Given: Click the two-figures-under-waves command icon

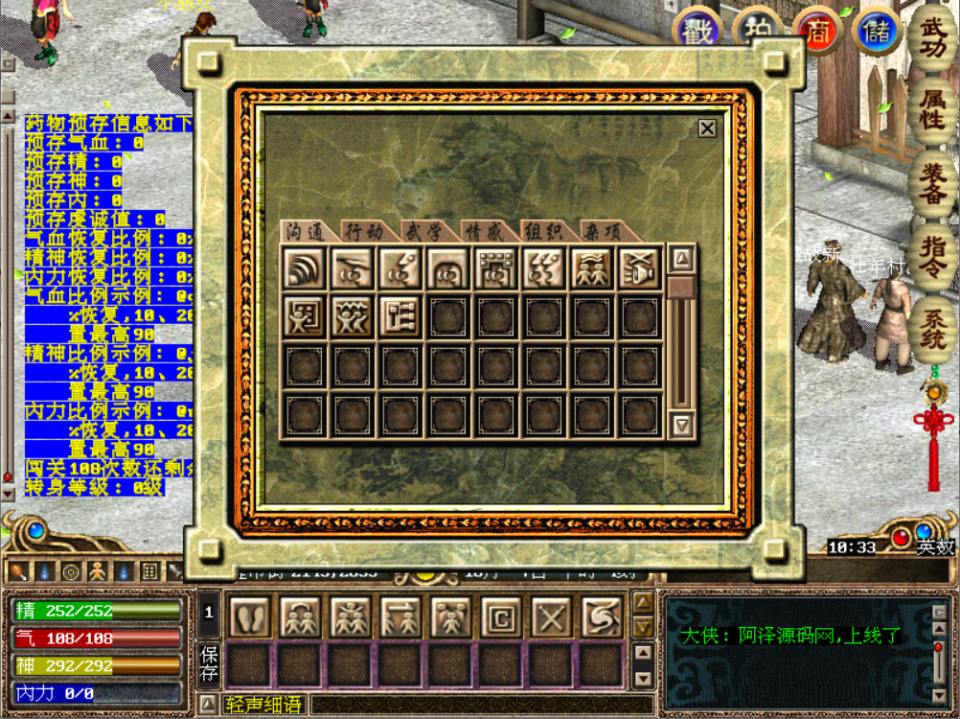Looking at the screenshot, I should click(x=592, y=268).
